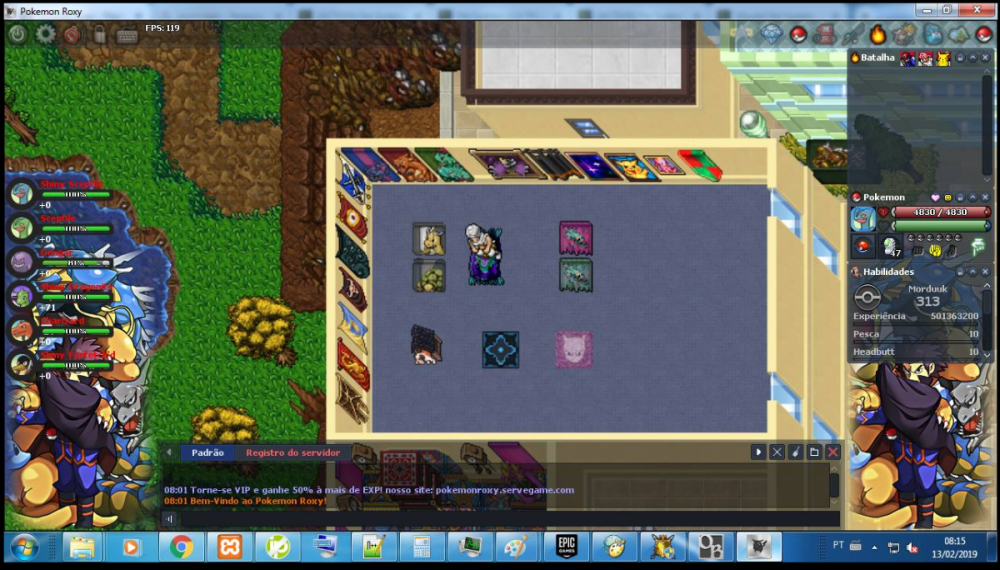Click the diamond icon in top-right toolbar
This screenshot has height=570, width=1000.
pyautogui.click(x=771, y=34)
